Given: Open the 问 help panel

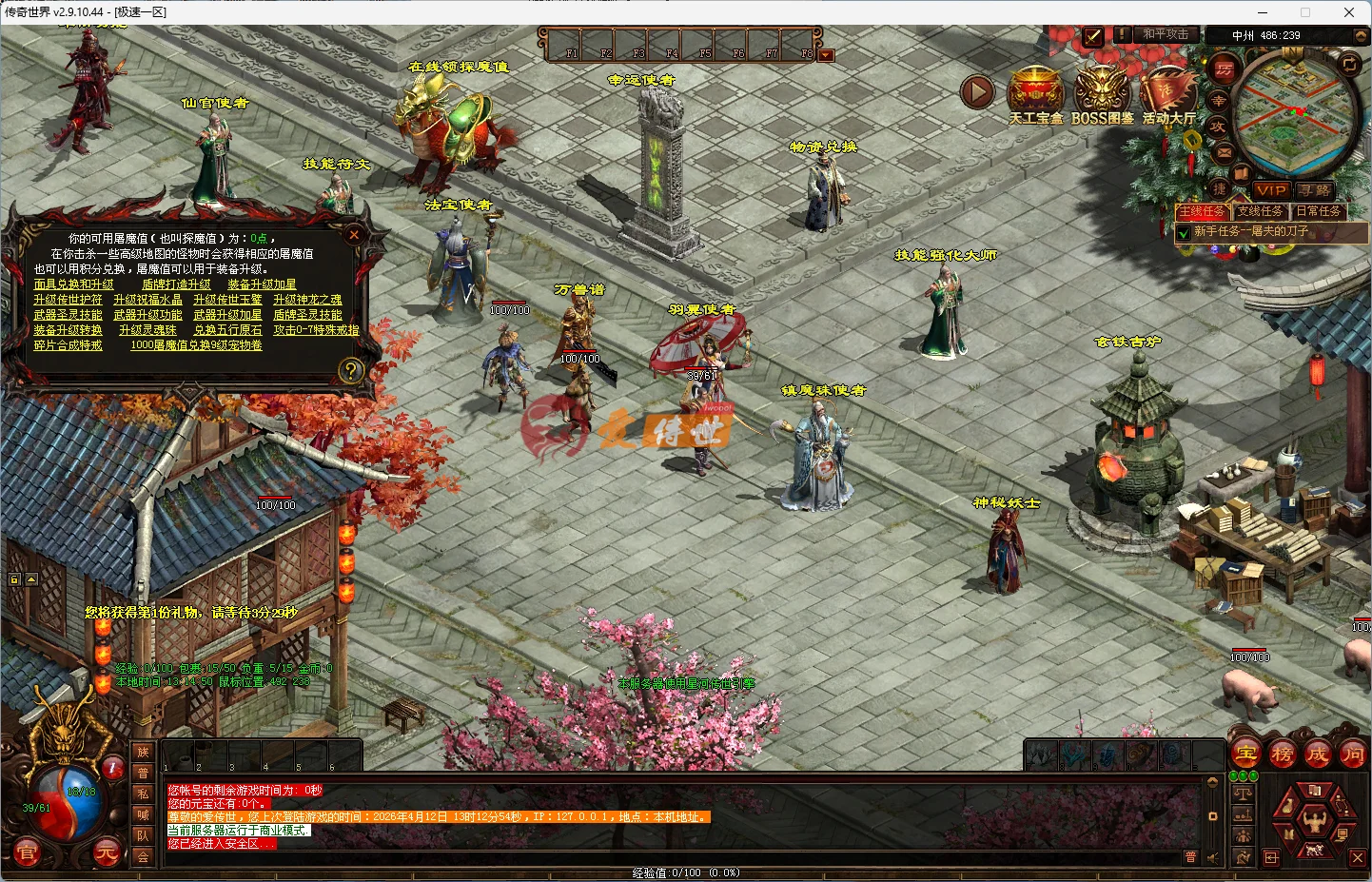Looking at the screenshot, I should [1355, 752].
